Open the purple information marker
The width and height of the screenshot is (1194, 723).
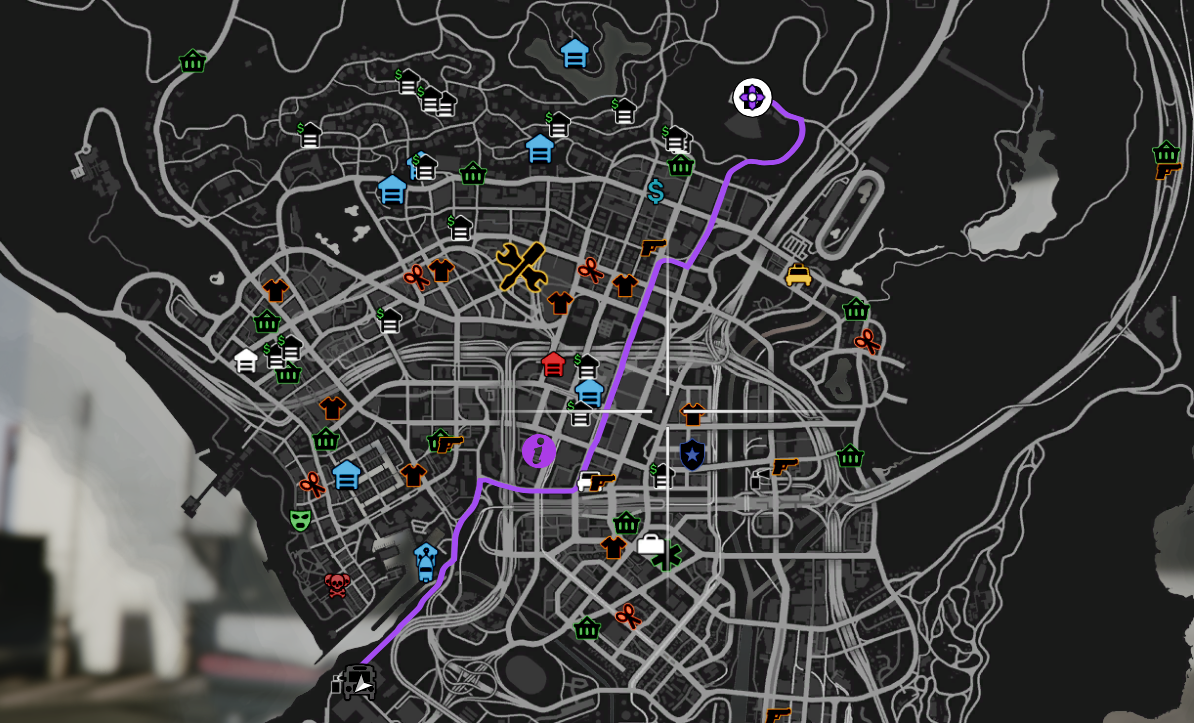coord(539,451)
